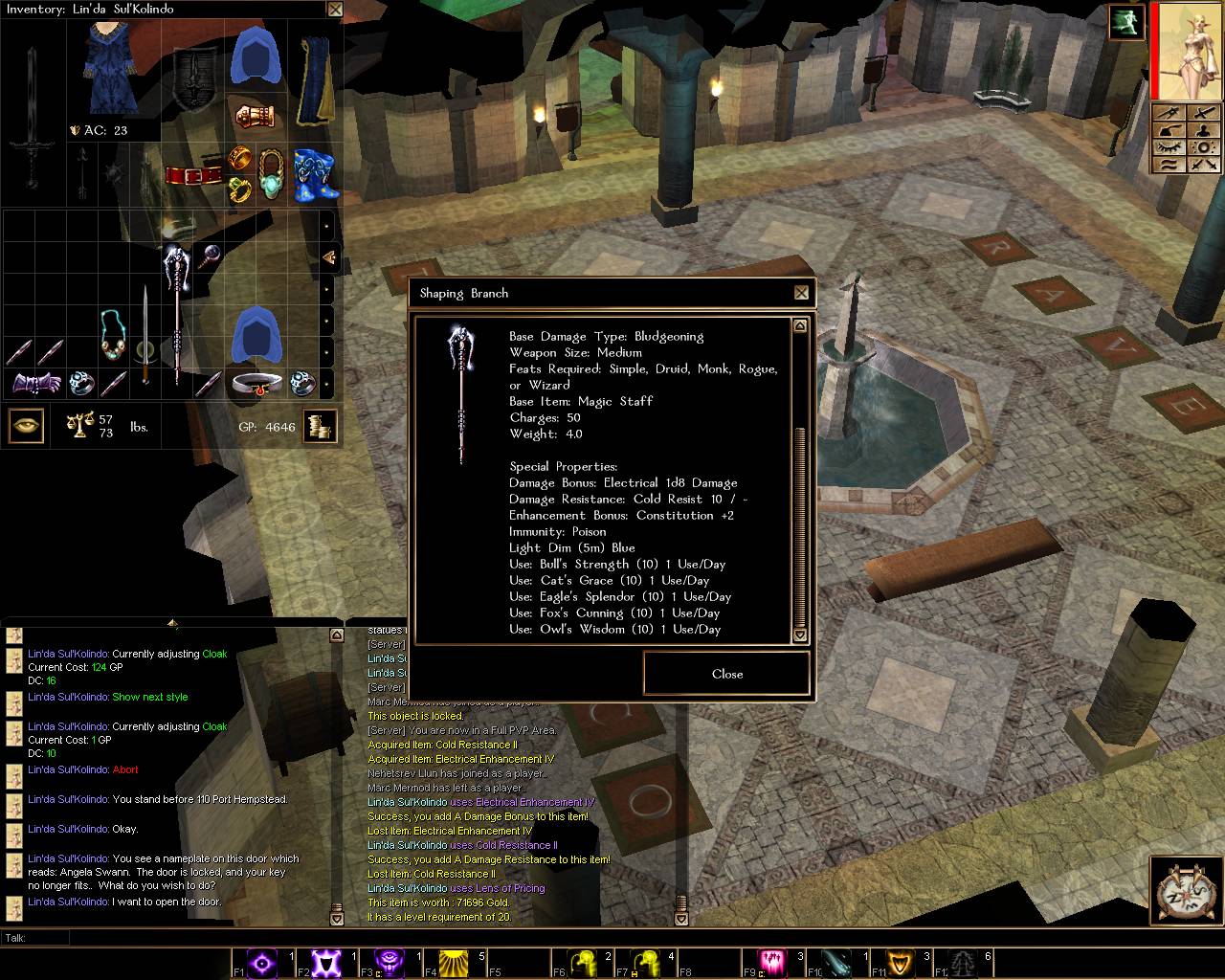
Task: Select the equipped blue star boots
Action: coord(316,176)
